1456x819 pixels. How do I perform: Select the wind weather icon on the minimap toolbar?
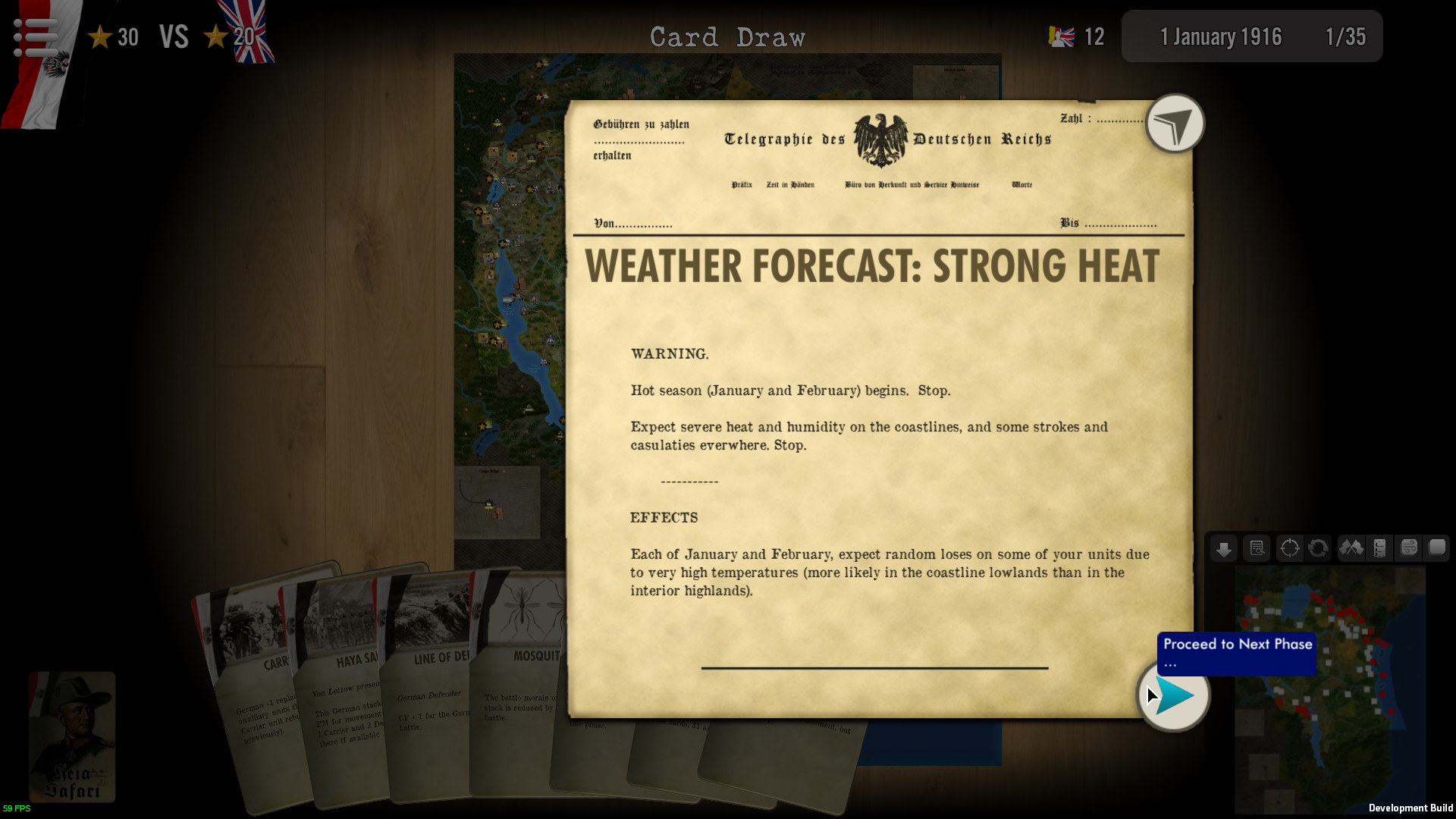pyautogui.click(x=1409, y=548)
